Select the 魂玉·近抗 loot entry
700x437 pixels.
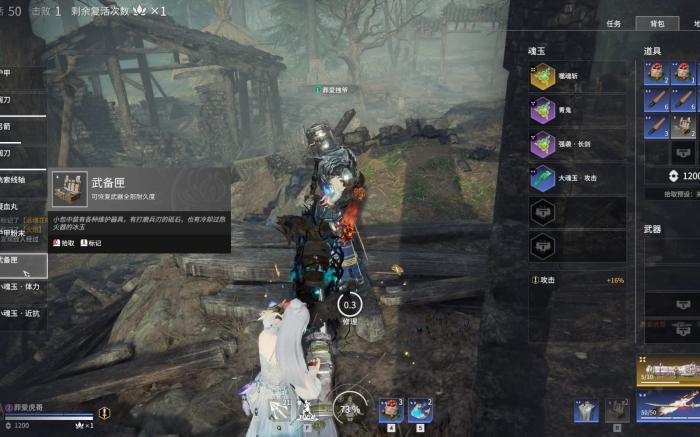22,313
